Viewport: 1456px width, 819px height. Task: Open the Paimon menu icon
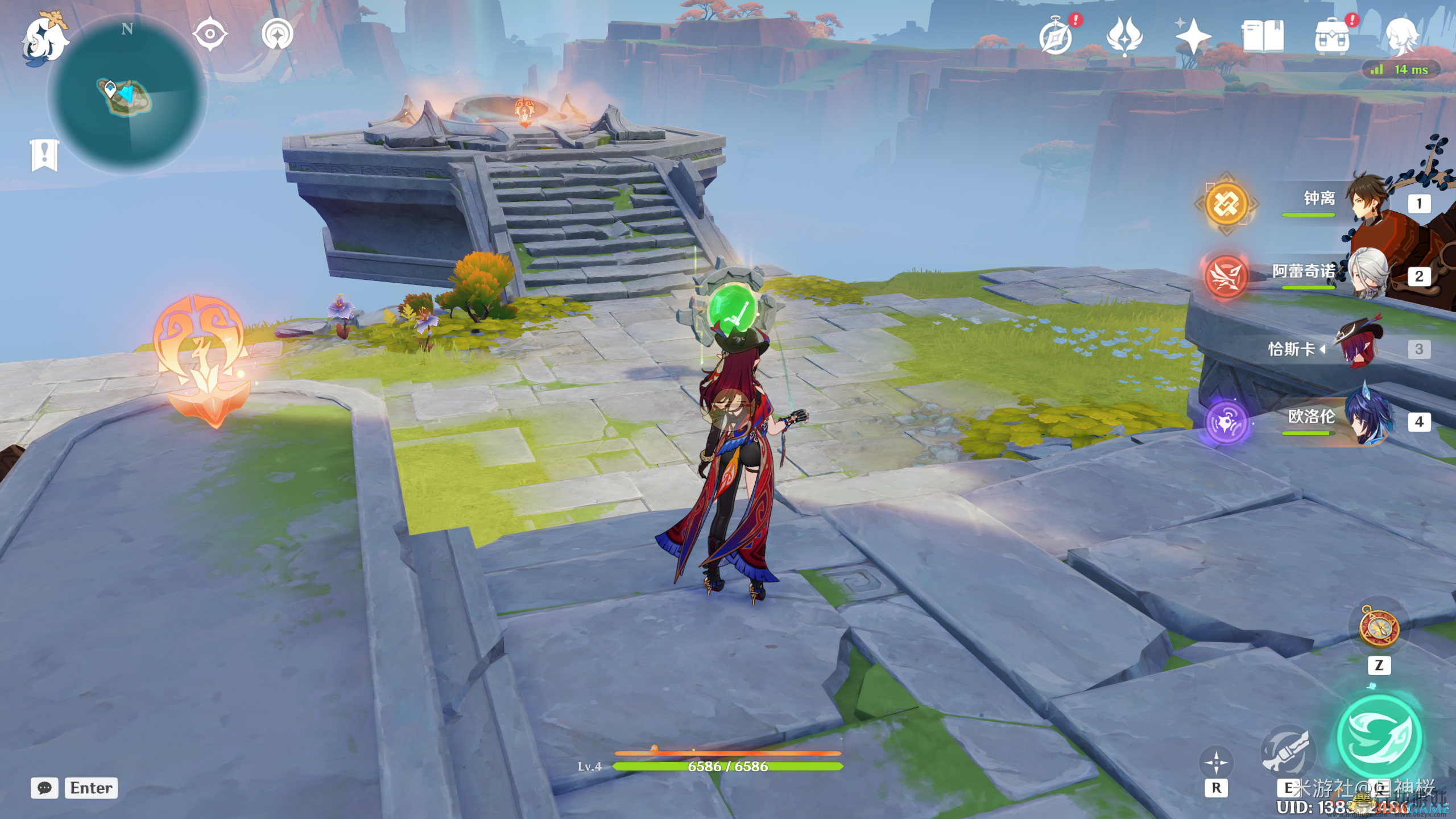(44, 39)
